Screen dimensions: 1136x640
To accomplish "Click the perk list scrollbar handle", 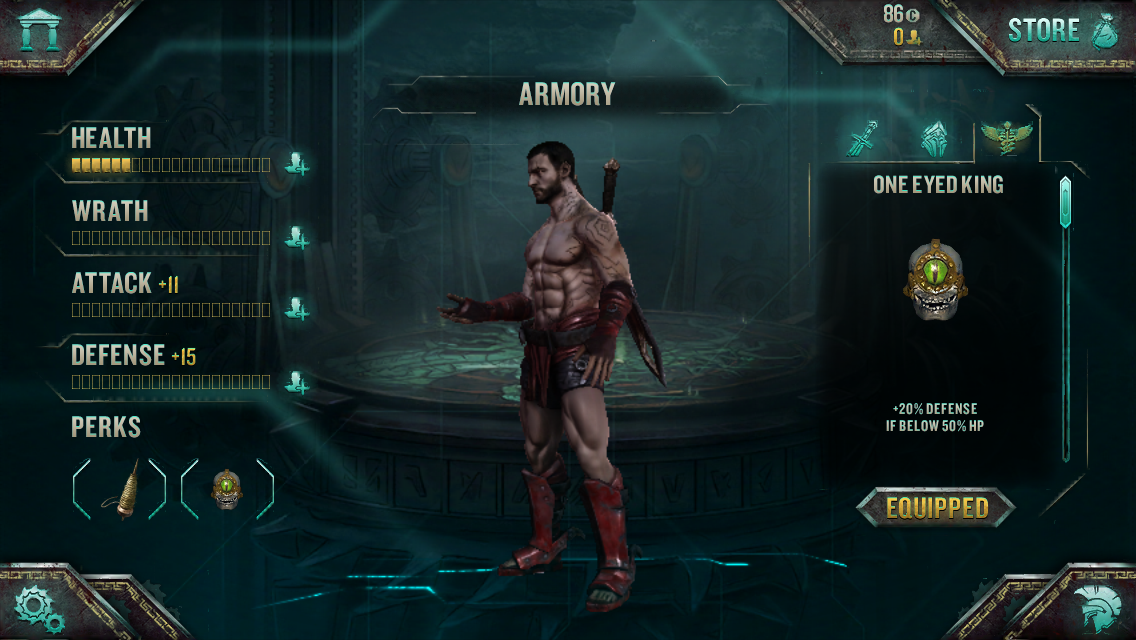I will (1065, 202).
